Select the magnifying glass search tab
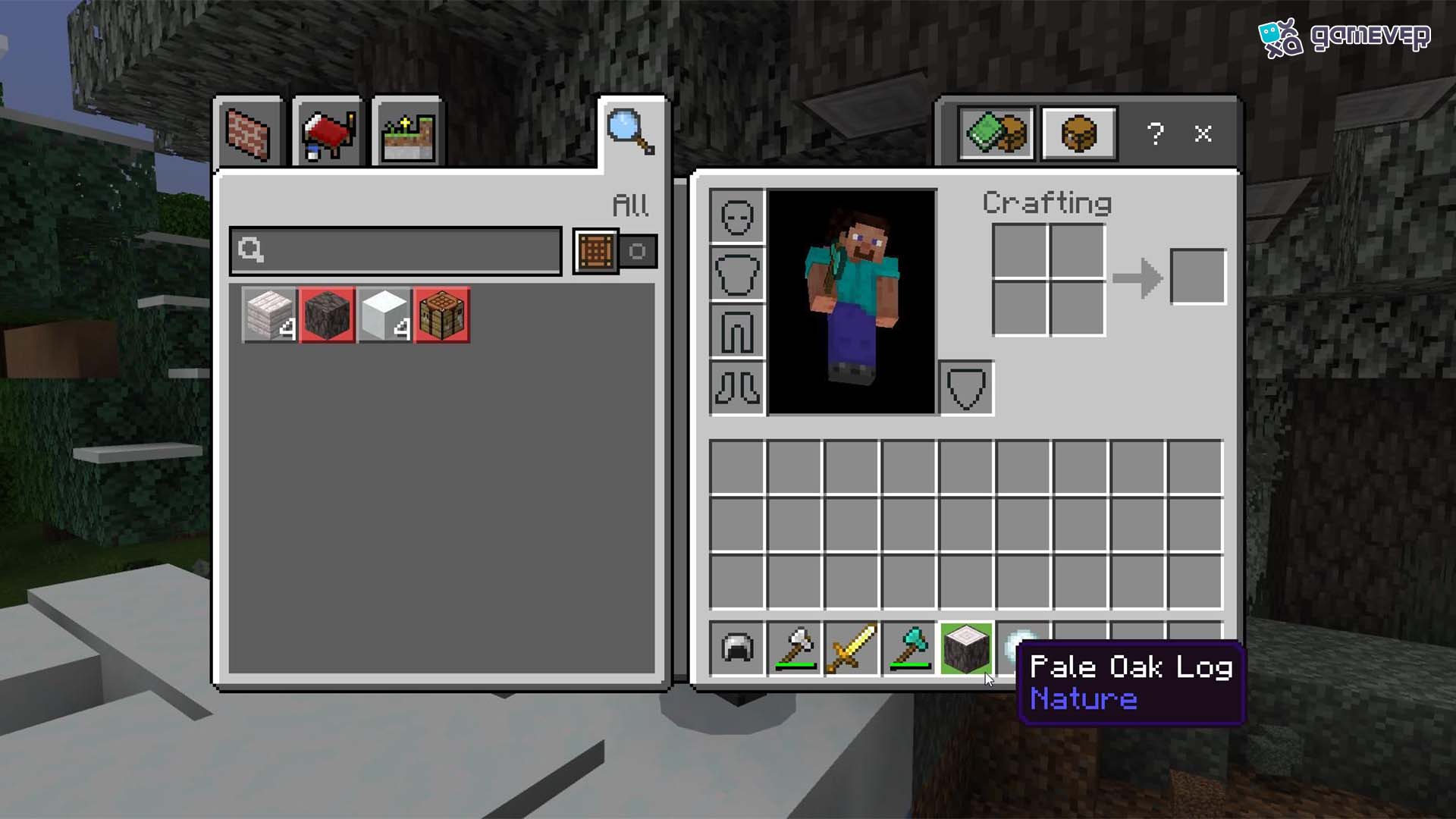This screenshot has height=819, width=1456. click(x=631, y=133)
